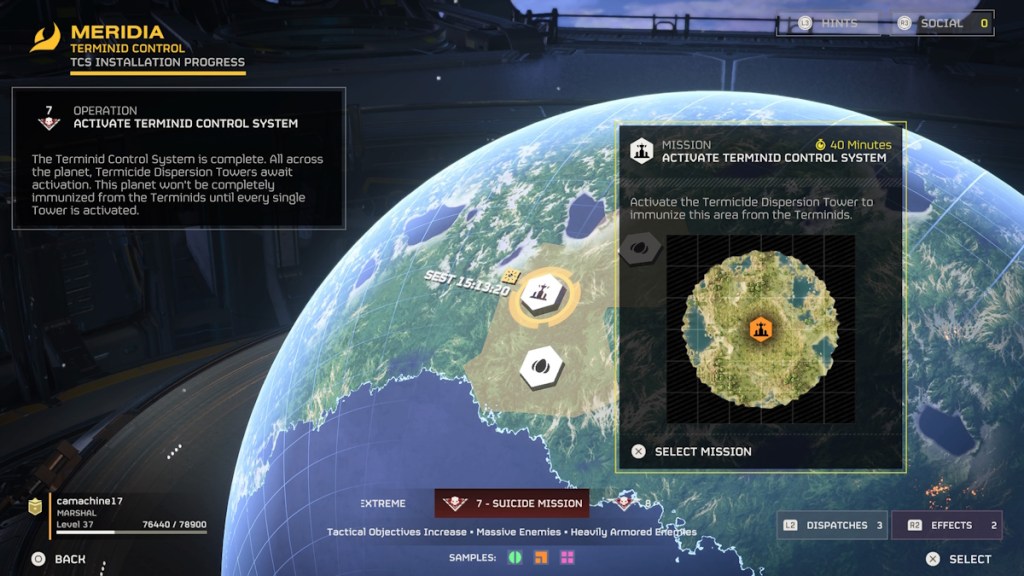Open the Social menu
This screenshot has width=1024, height=576.
(x=942, y=23)
